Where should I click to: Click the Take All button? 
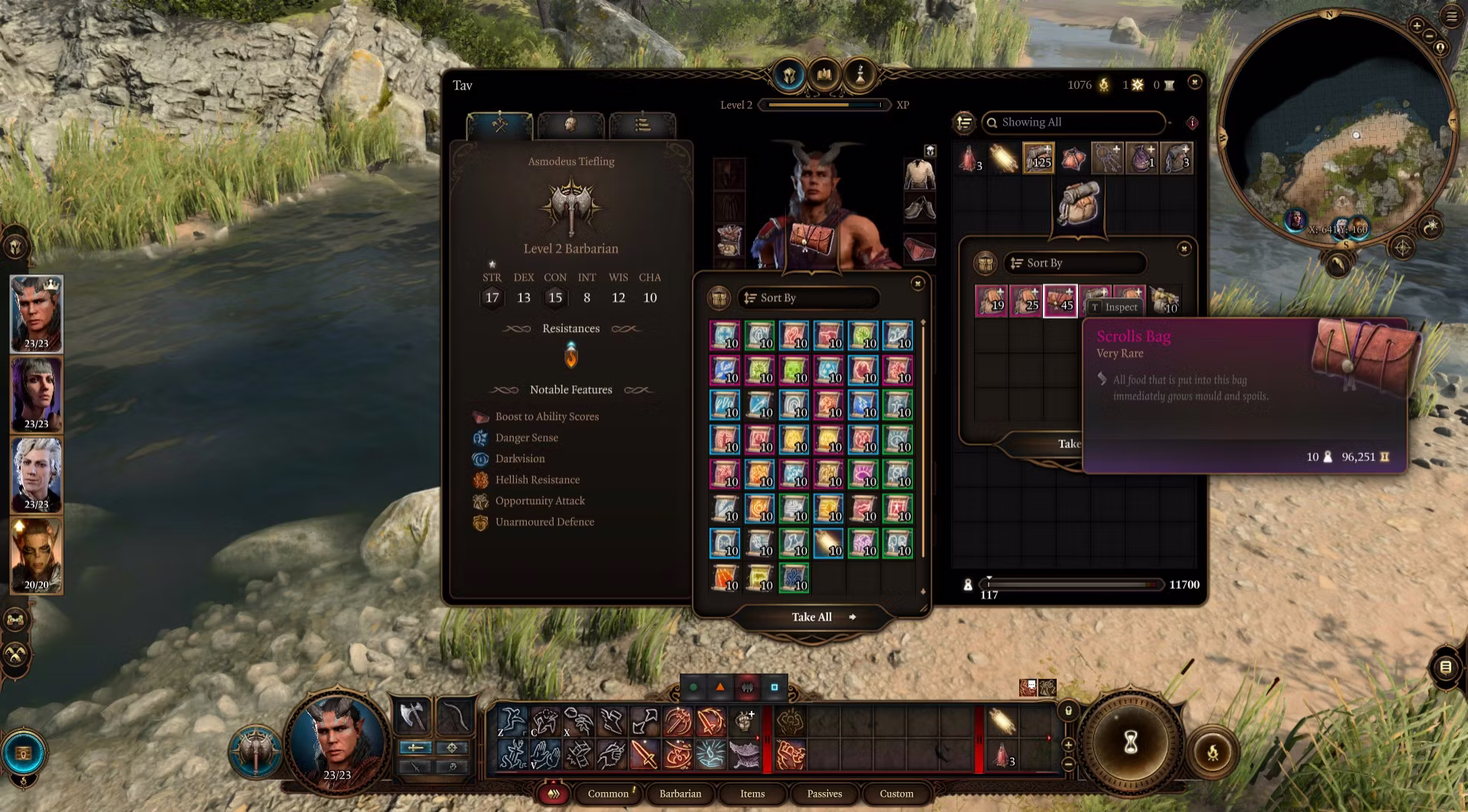tap(812, 617)
